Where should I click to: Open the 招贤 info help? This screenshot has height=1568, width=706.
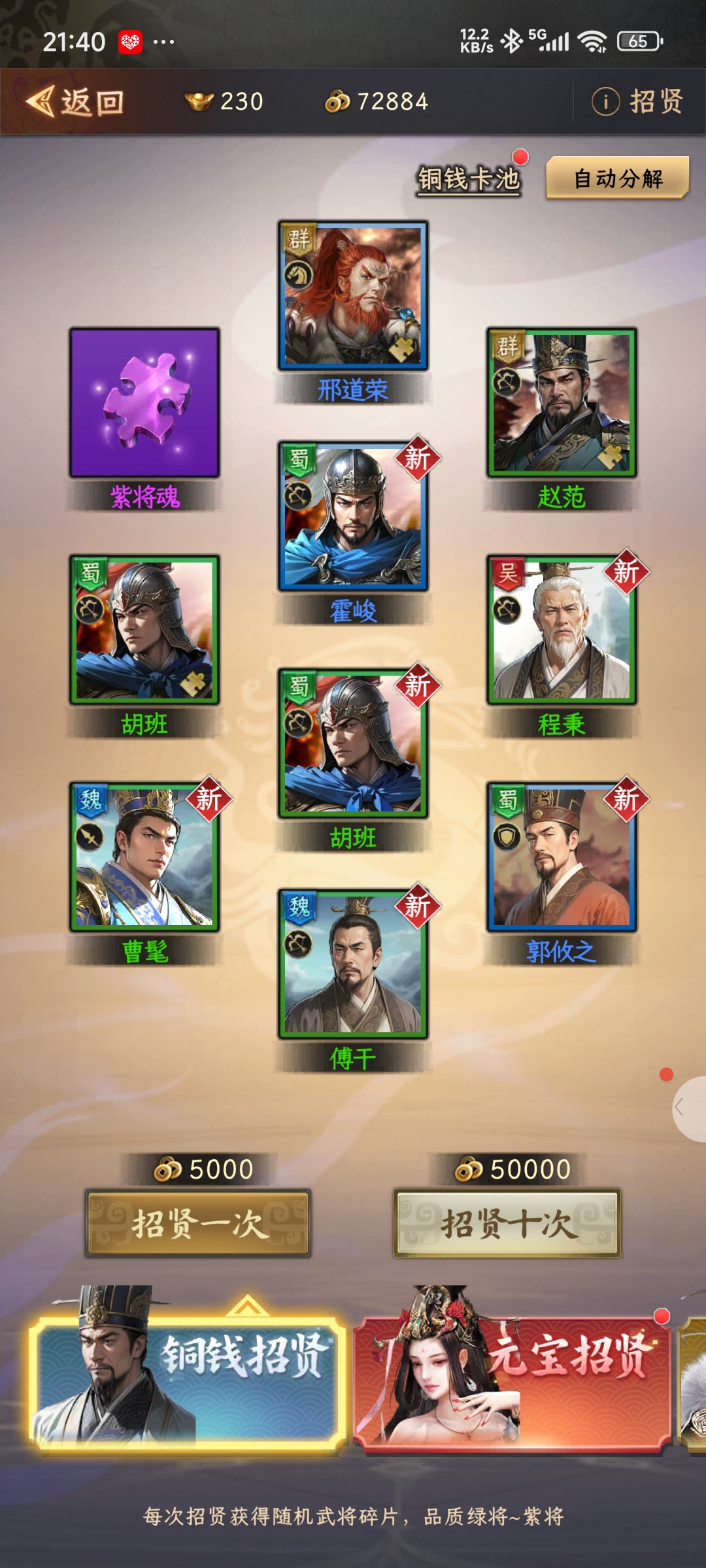[x=637, y=102]
